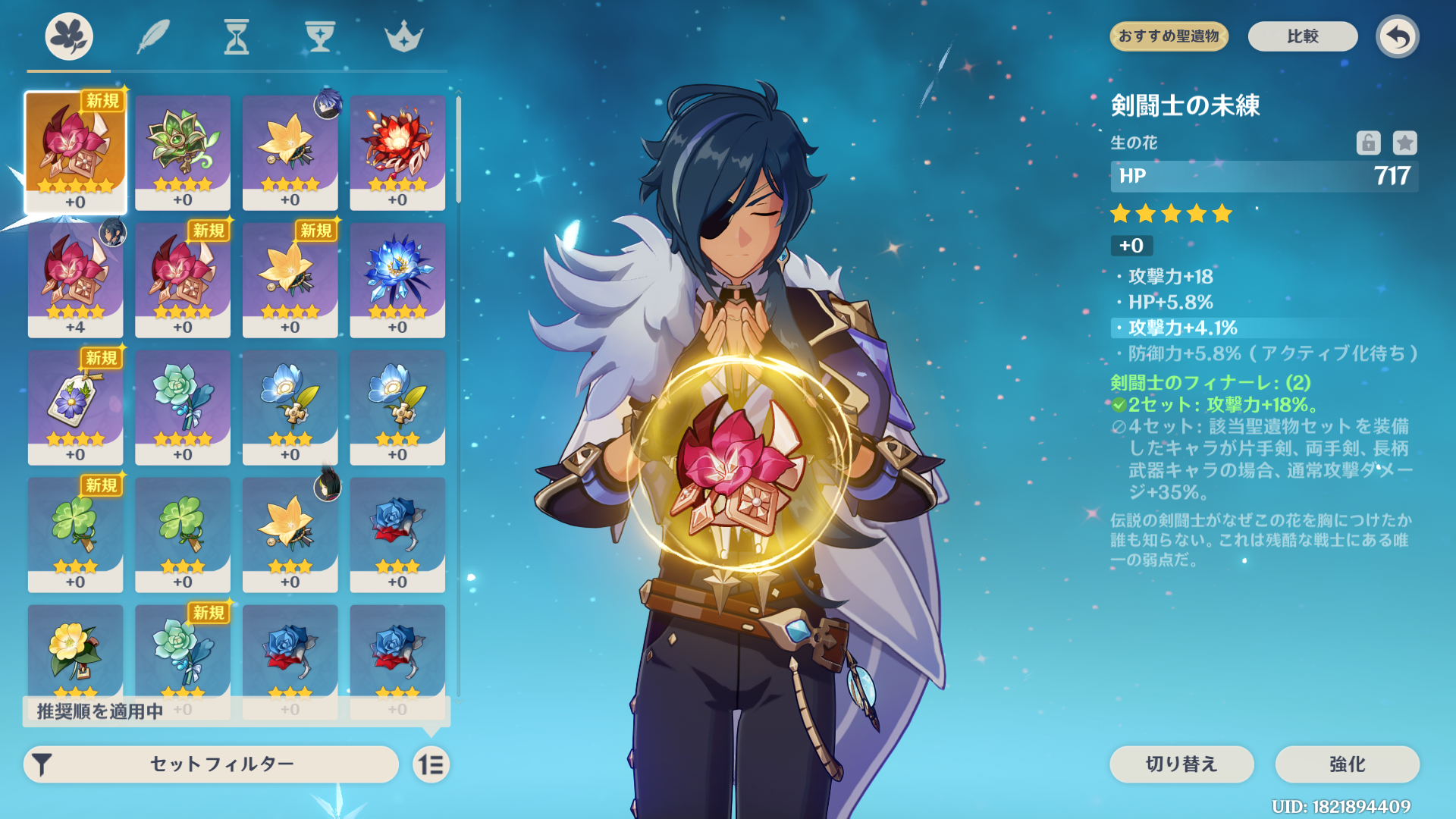The height and width of the screenshot is (819, 1456).
Task: Select the hourglass sands tab
Action: click(237, 36)
